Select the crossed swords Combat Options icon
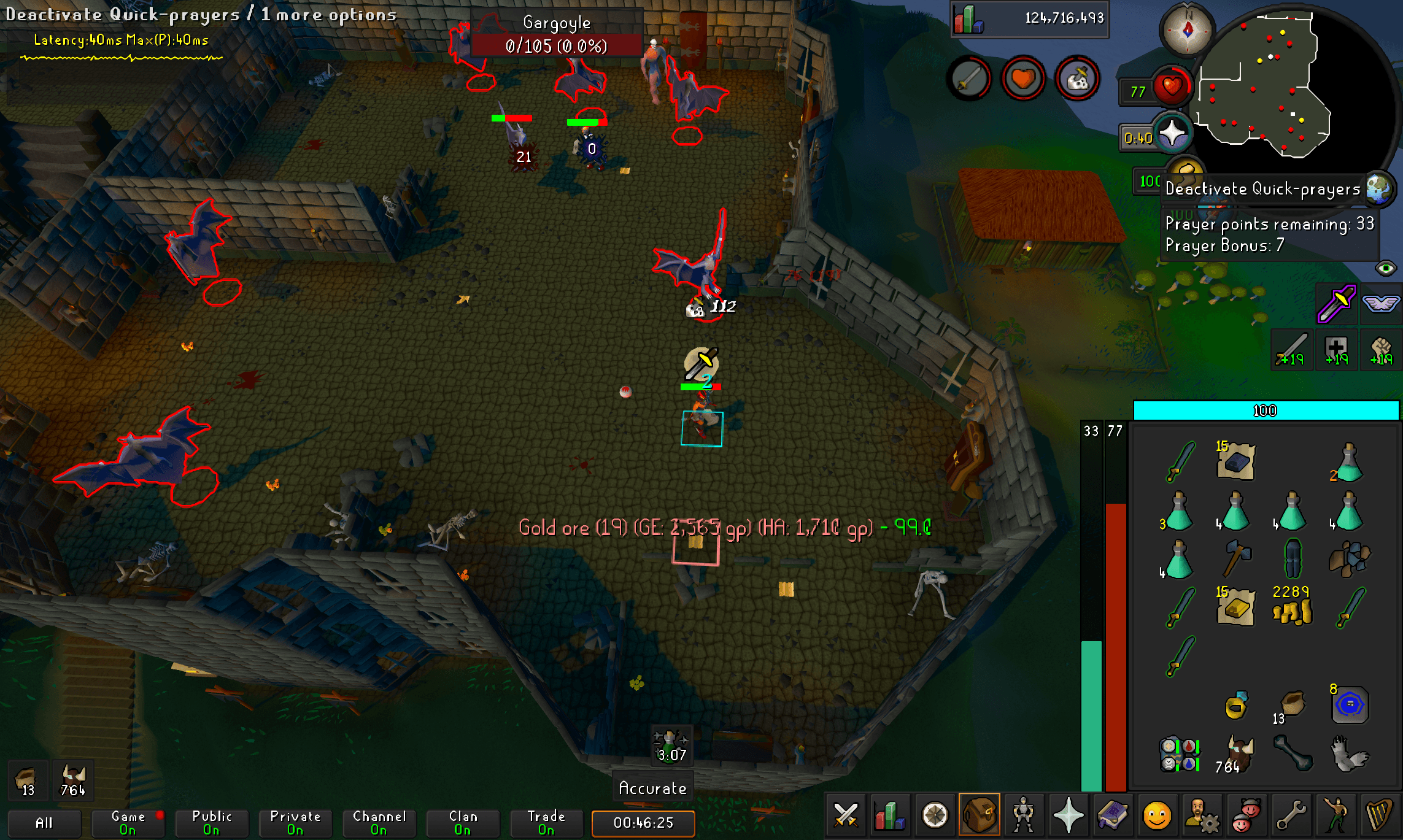 click(x=845, y=816)
